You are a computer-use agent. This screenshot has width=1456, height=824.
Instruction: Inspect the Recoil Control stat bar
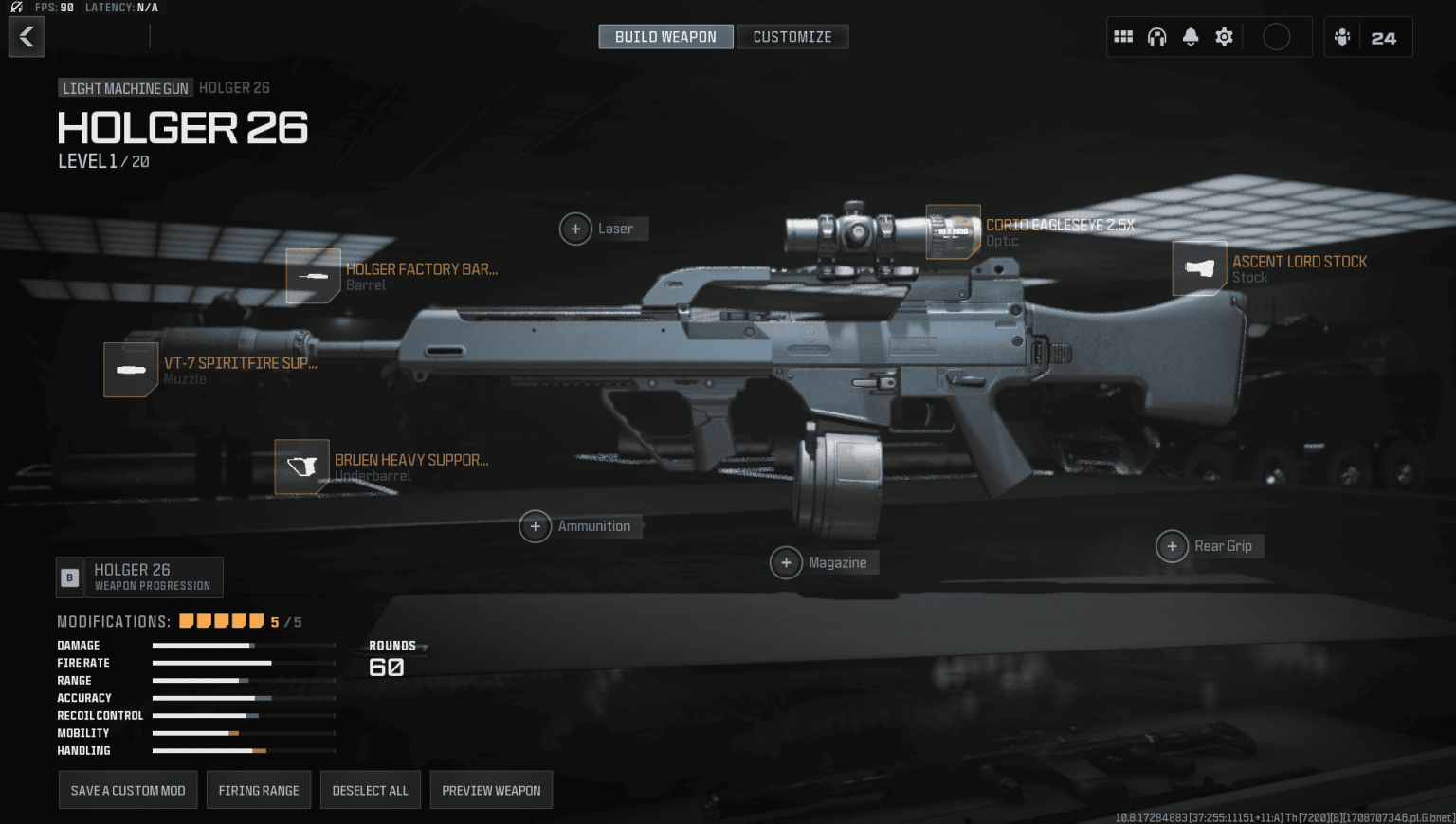pos(244,715)
